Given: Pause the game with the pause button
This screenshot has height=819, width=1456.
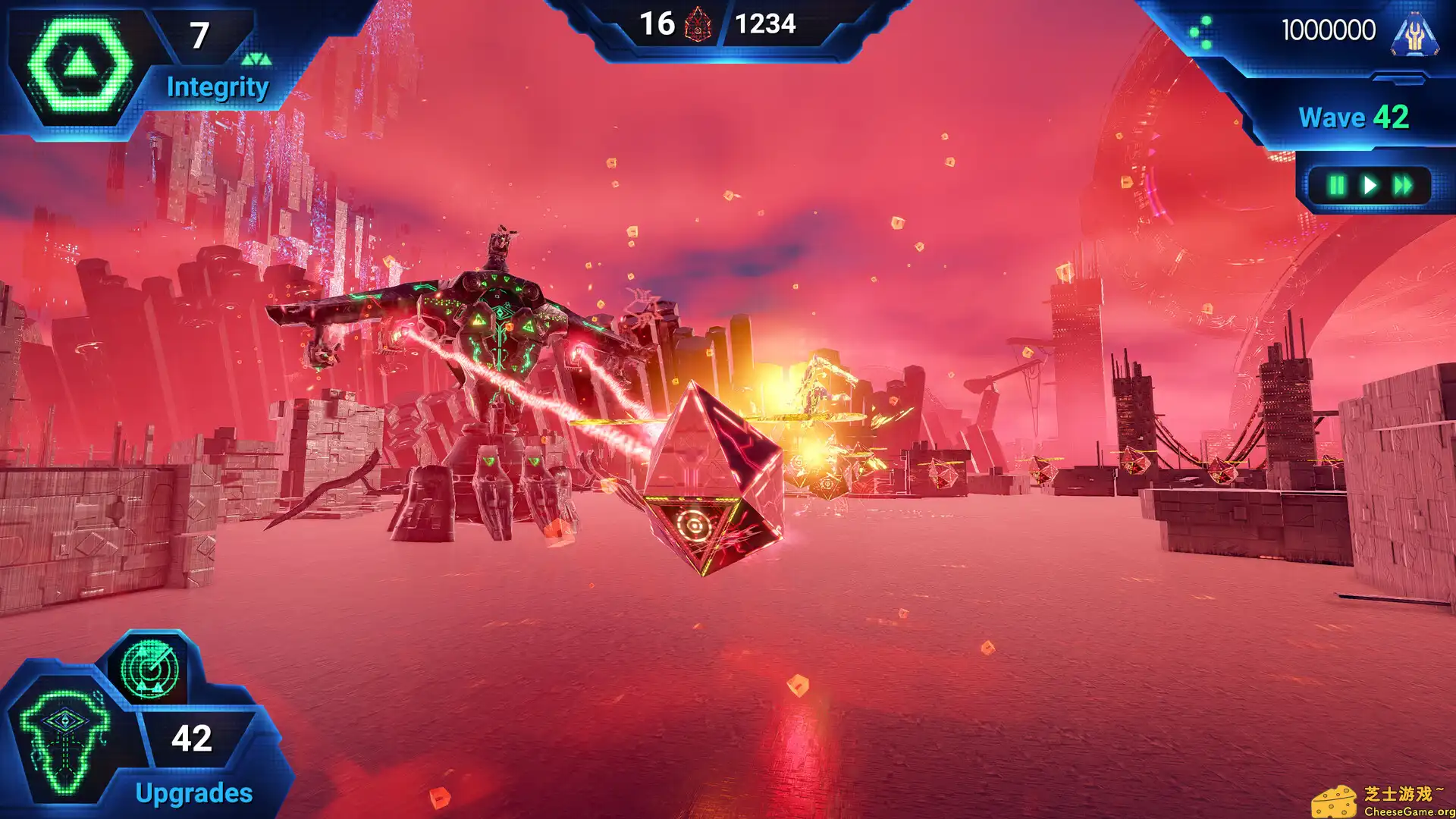Looking at the screenshot, I should pyautogui.click(x=1336, y=186).
